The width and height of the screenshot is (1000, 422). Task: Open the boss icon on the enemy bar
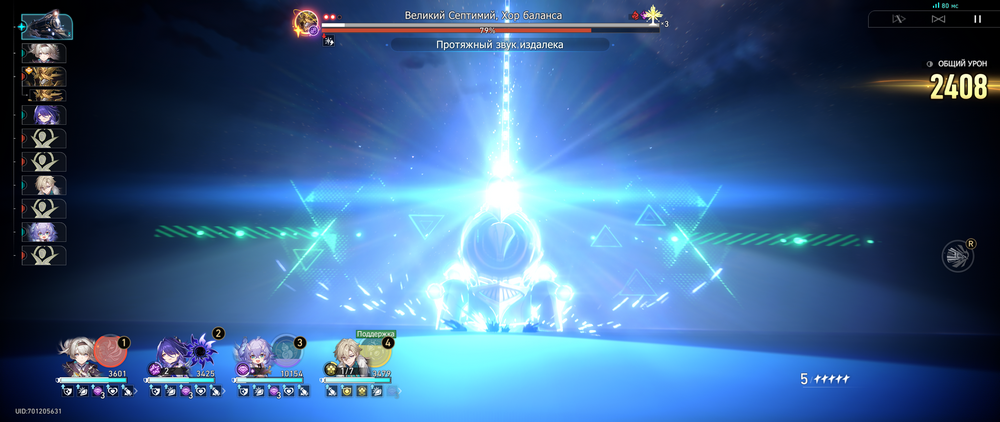(306, 22)
